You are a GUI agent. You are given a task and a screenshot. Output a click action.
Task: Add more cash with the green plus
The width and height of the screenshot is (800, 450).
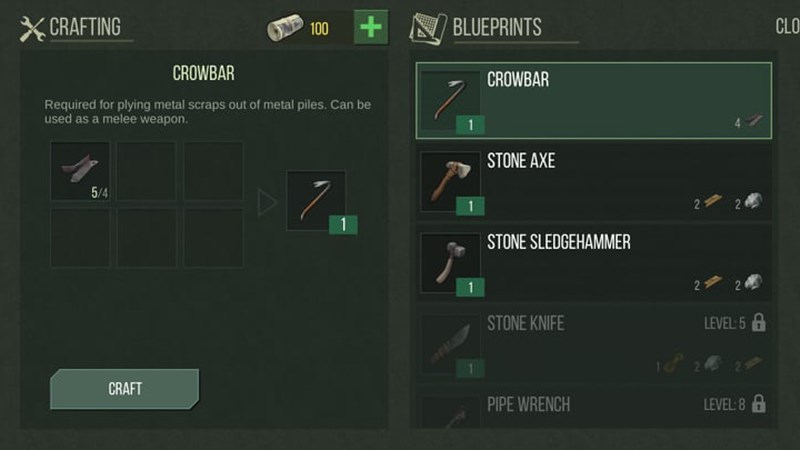370,27
